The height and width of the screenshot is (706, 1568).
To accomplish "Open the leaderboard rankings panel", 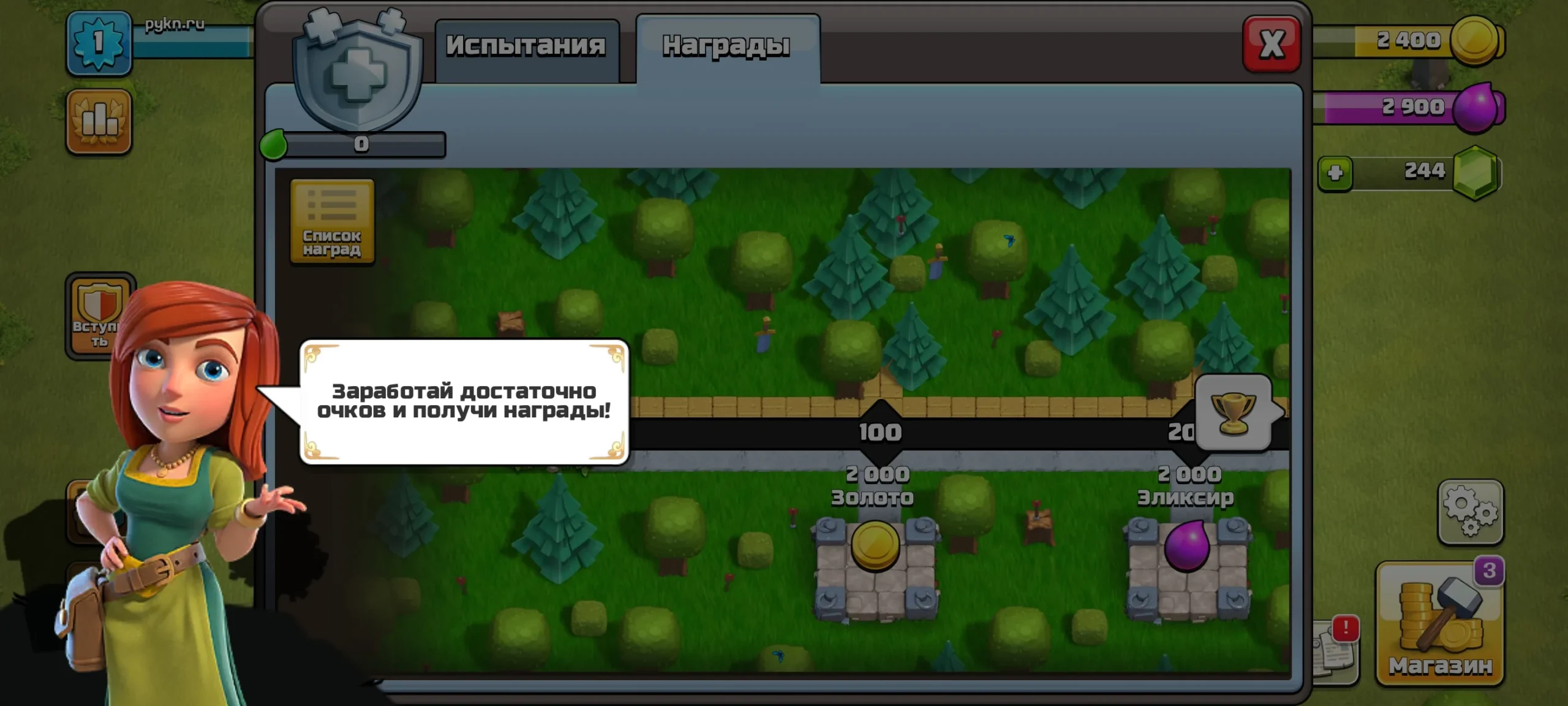I will pos(99,118).
